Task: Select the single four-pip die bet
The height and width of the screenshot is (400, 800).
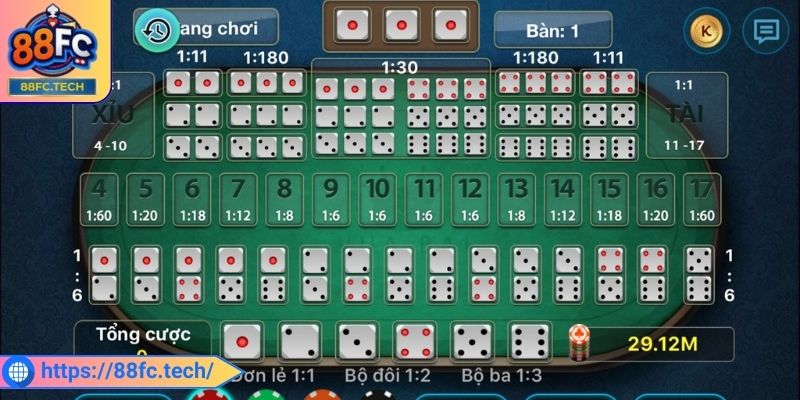Action: (415, 342)
